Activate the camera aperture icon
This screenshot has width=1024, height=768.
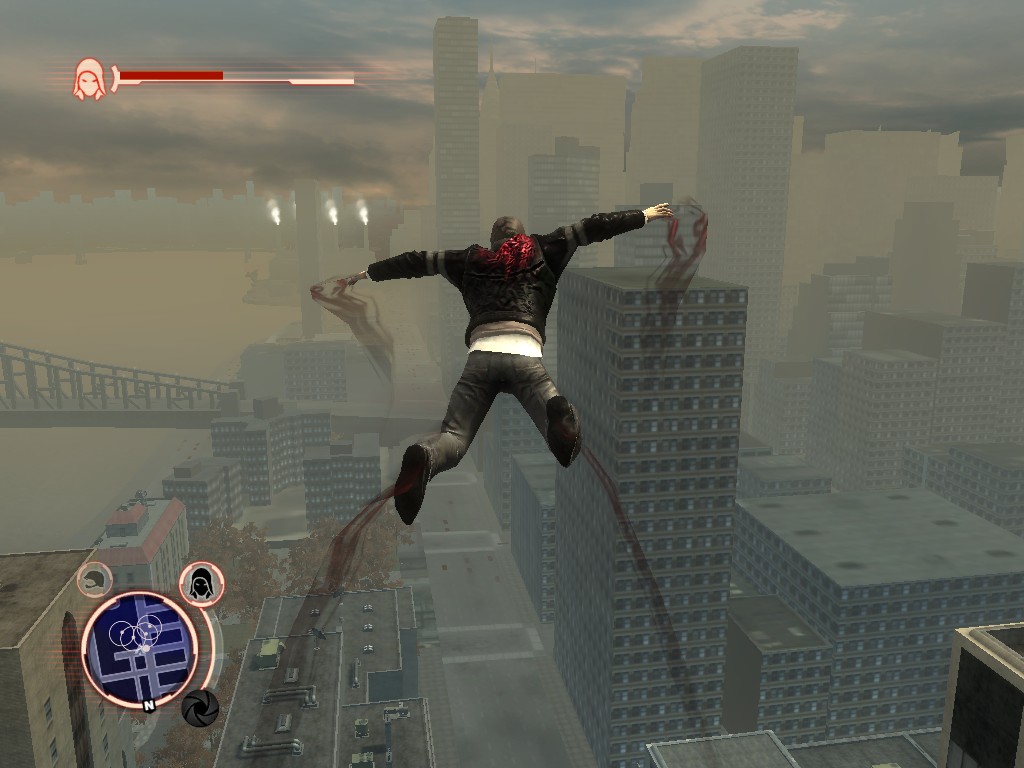pyautogui.click(x=200, y=708)
